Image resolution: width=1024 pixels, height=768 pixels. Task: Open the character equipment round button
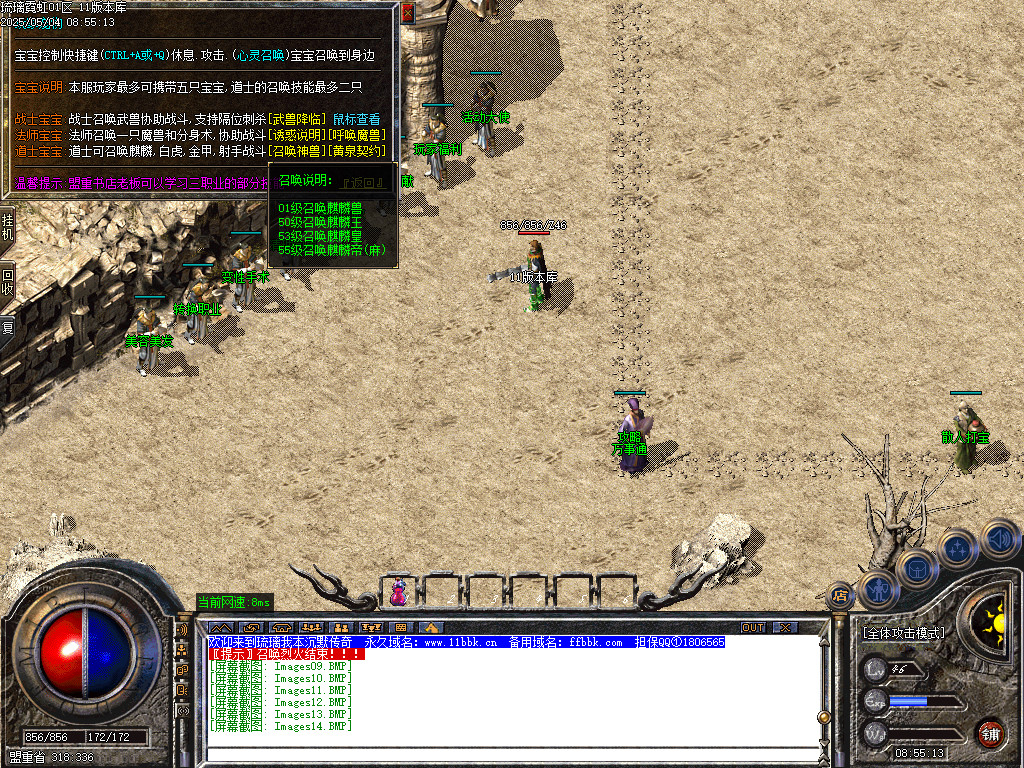tap(877, 590)
